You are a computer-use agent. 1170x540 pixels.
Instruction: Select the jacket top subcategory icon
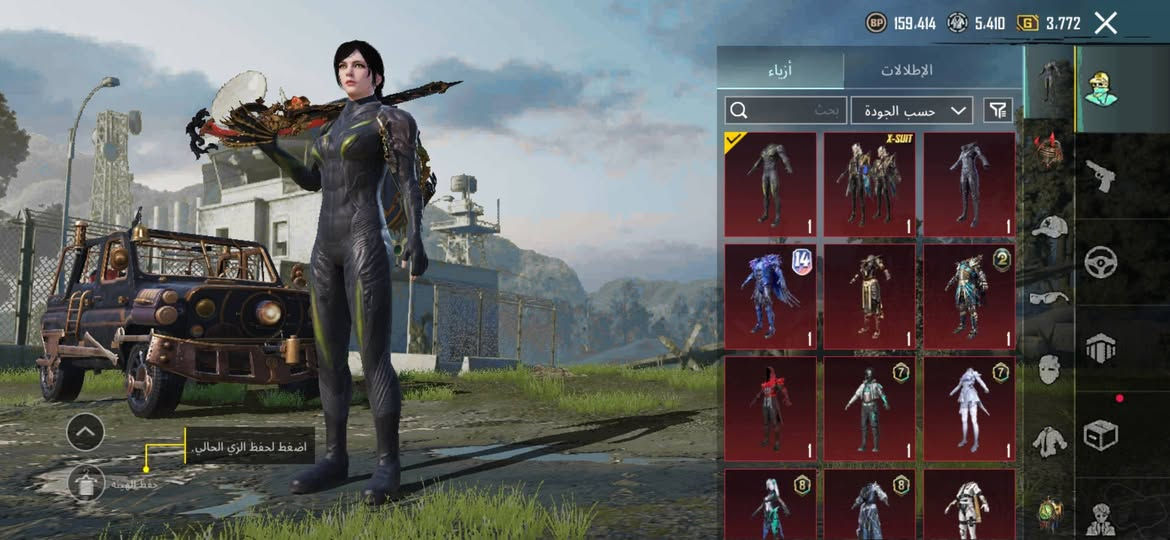[x=1049, y=440]
